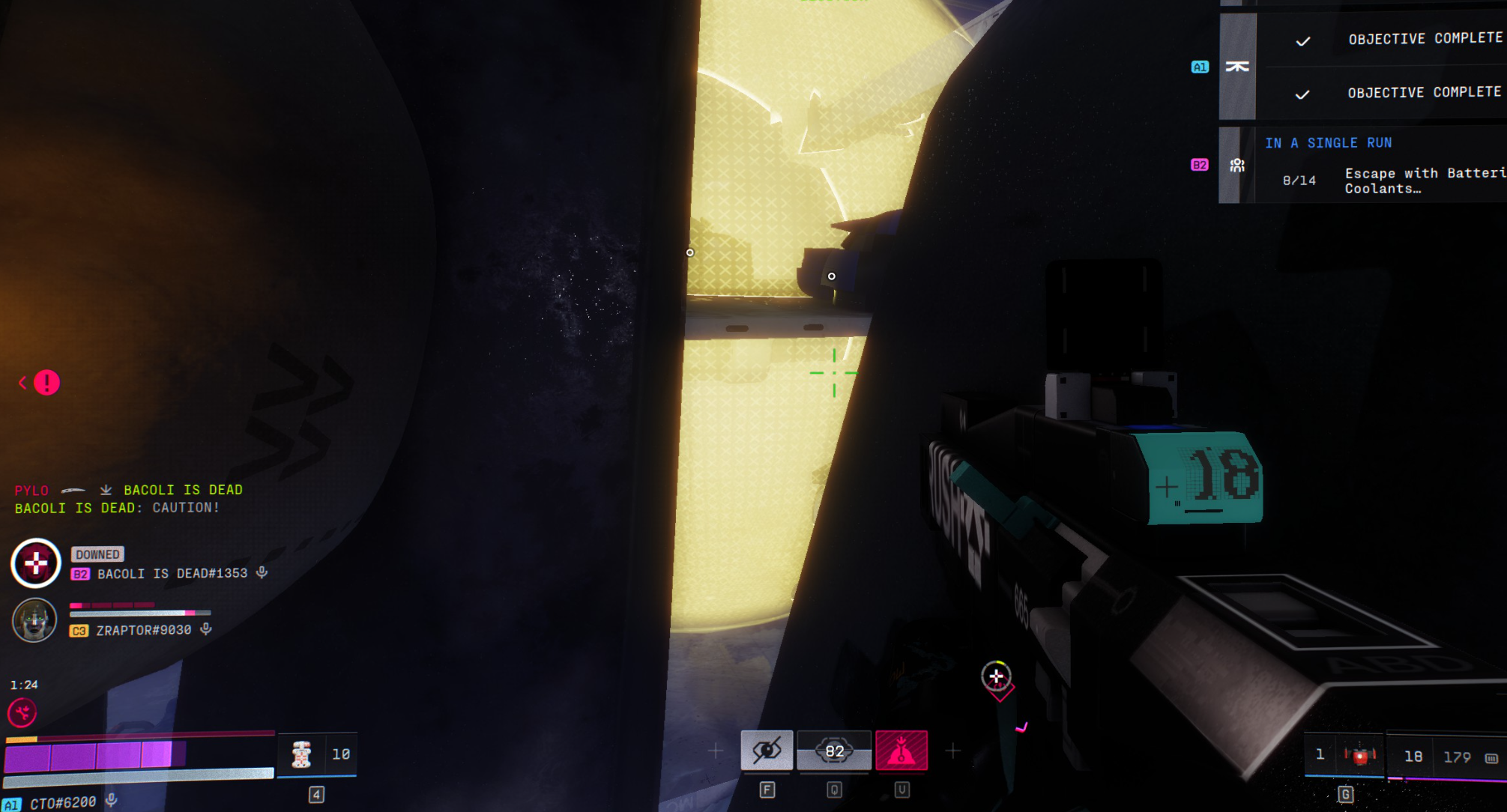Toggle the microphone icon beside CTO#6200
The image size is (1507, 812).
click(x=111, y=800)
